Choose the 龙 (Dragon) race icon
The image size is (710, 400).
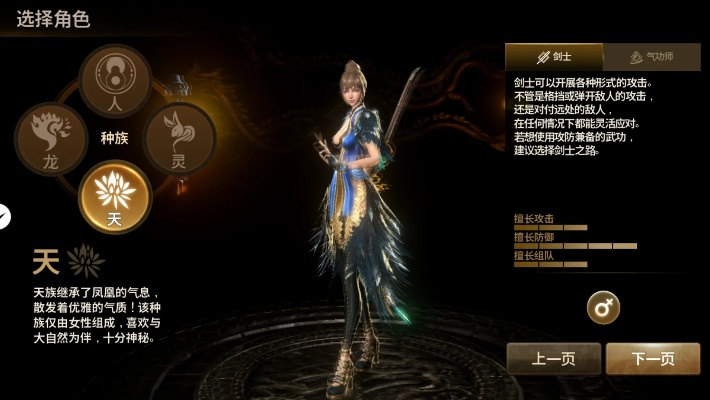pos(50,139)
